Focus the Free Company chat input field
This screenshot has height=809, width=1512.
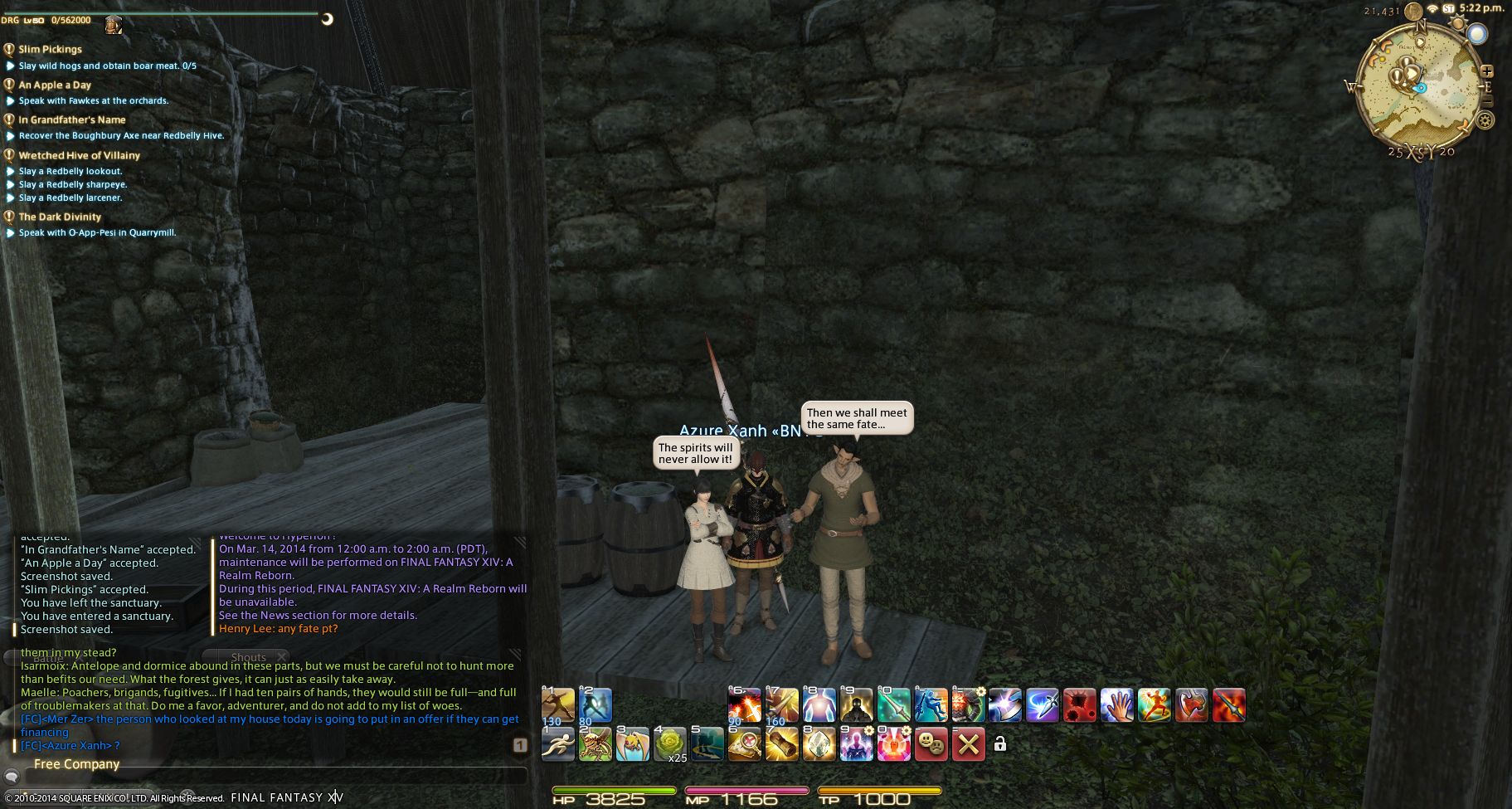(274, 777)
